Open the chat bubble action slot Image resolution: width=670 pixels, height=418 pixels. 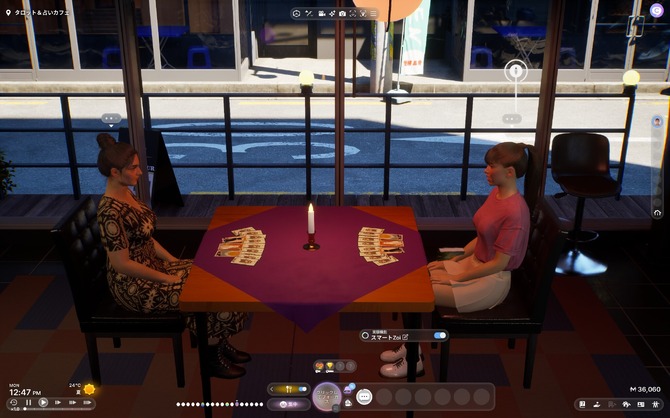(x=364, y=397)
